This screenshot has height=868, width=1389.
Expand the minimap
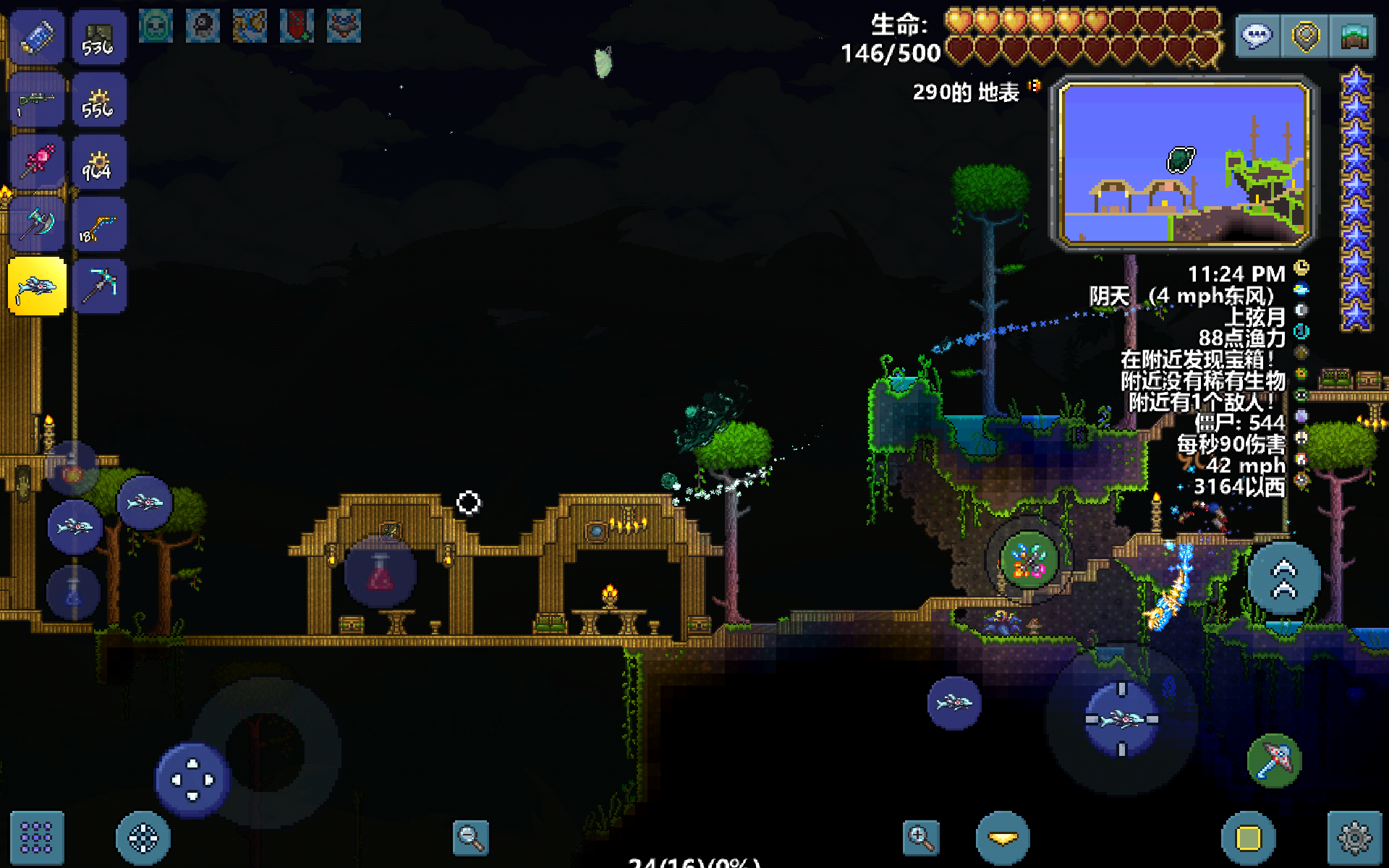1184,163
